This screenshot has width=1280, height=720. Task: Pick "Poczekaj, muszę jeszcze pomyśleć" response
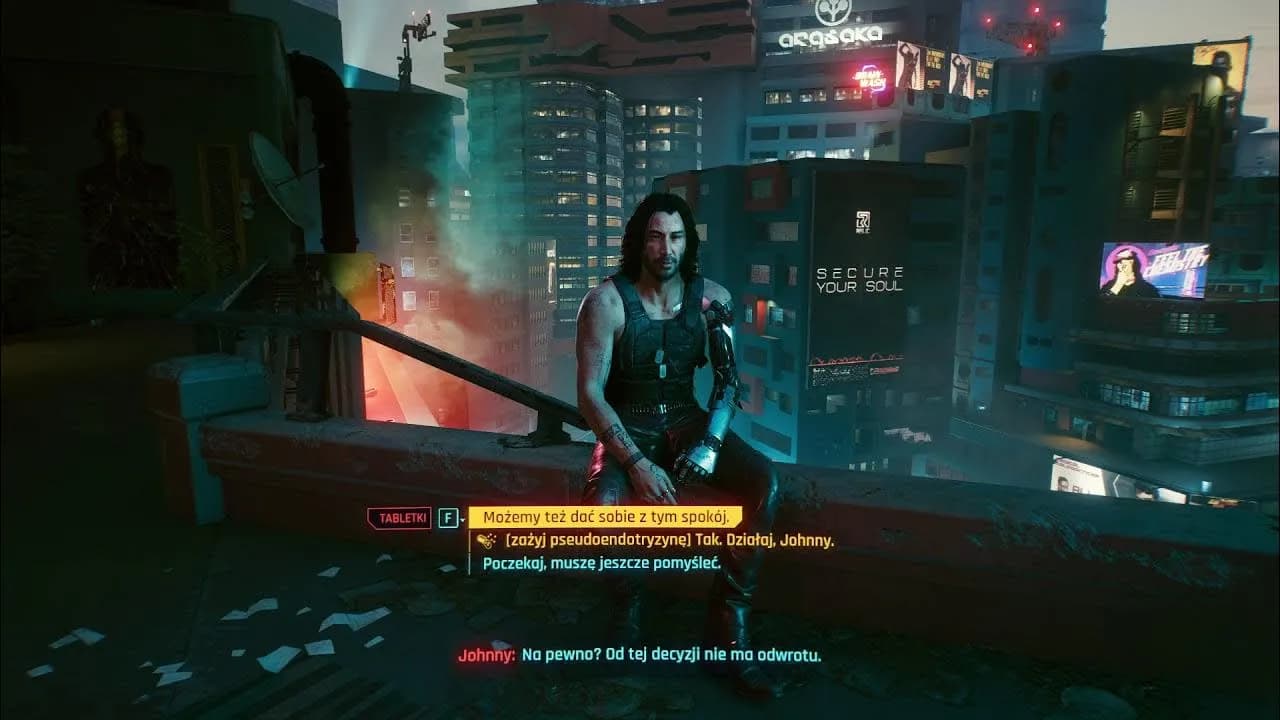click(x=600, y=563)
